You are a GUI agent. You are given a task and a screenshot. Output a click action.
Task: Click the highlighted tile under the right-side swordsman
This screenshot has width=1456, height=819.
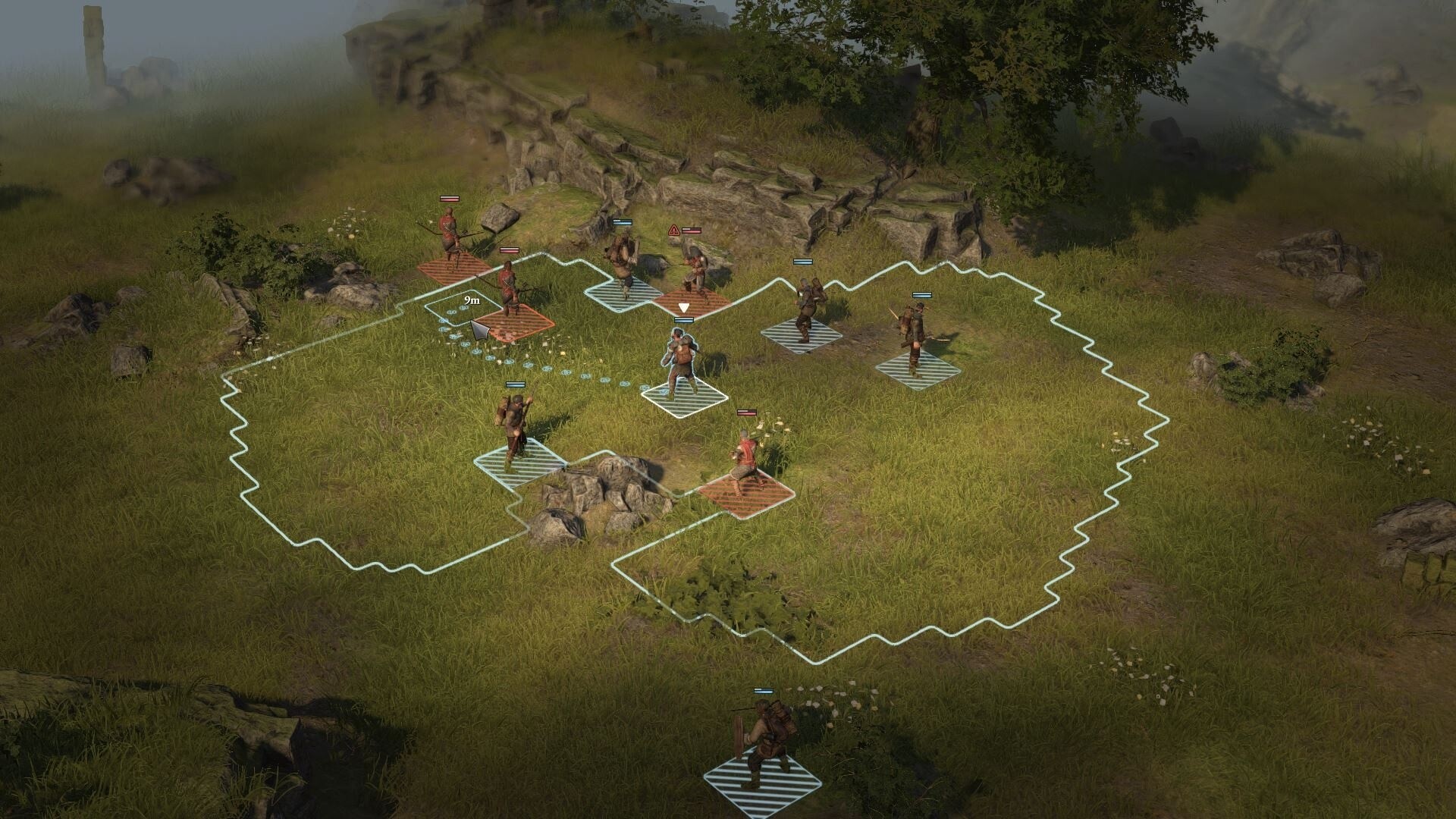[x=918, y=372]
